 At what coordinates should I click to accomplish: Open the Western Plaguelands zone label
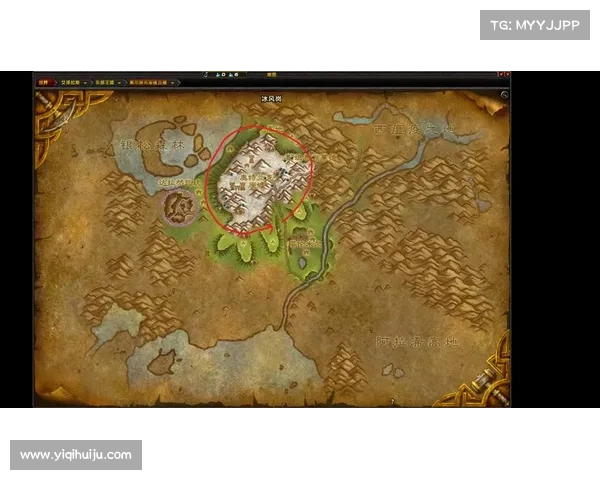412,130
